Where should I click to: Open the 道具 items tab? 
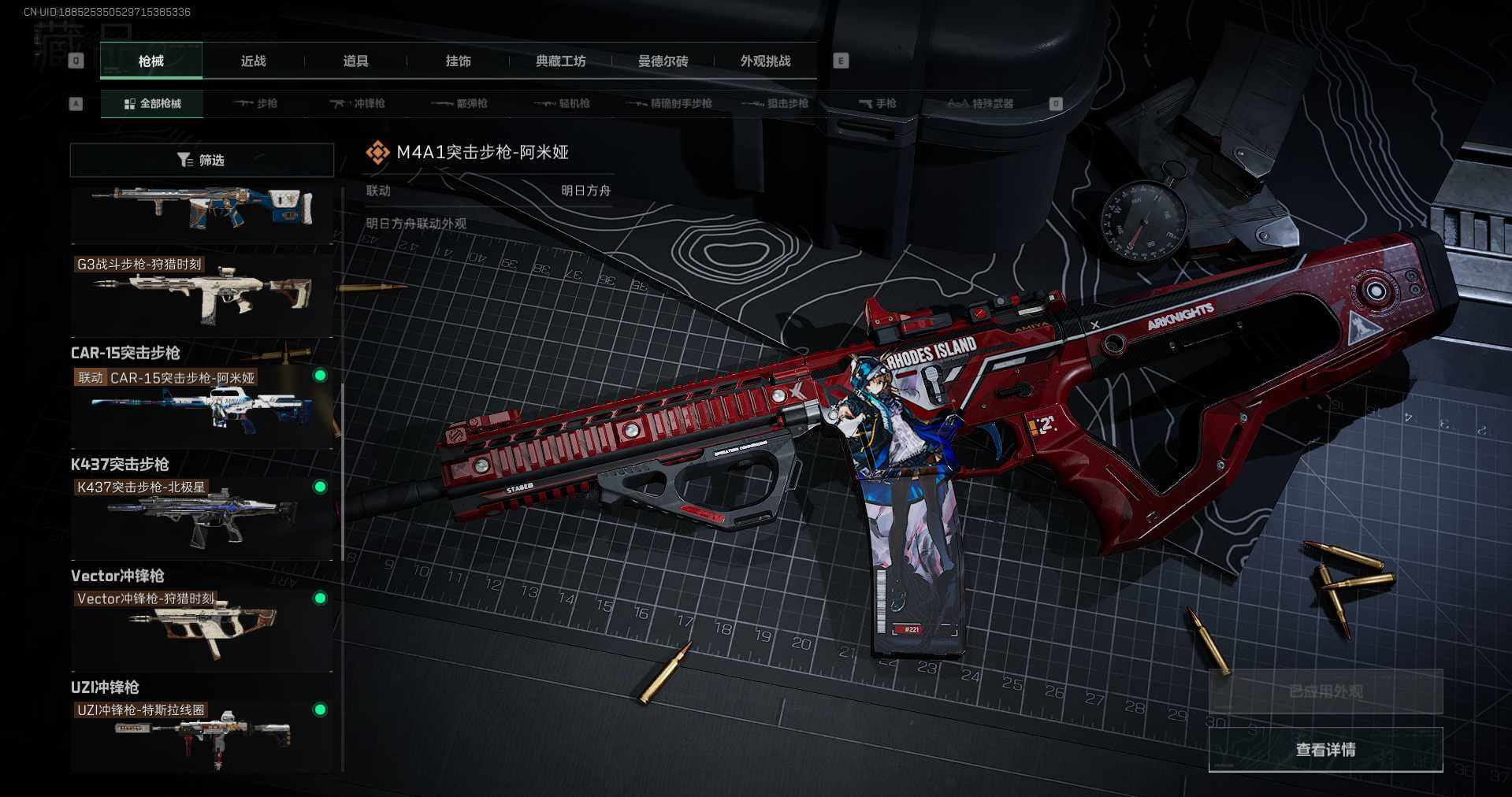pos(355,61)
